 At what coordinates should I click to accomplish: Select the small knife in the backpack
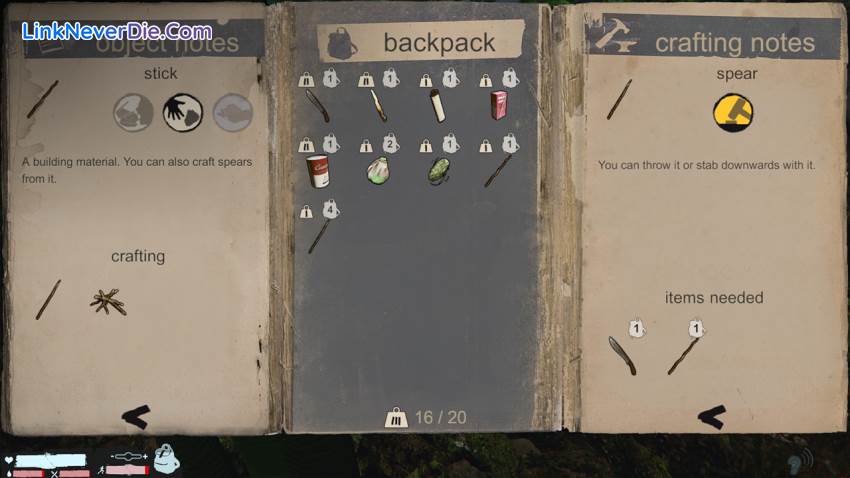tap(378, 105)
